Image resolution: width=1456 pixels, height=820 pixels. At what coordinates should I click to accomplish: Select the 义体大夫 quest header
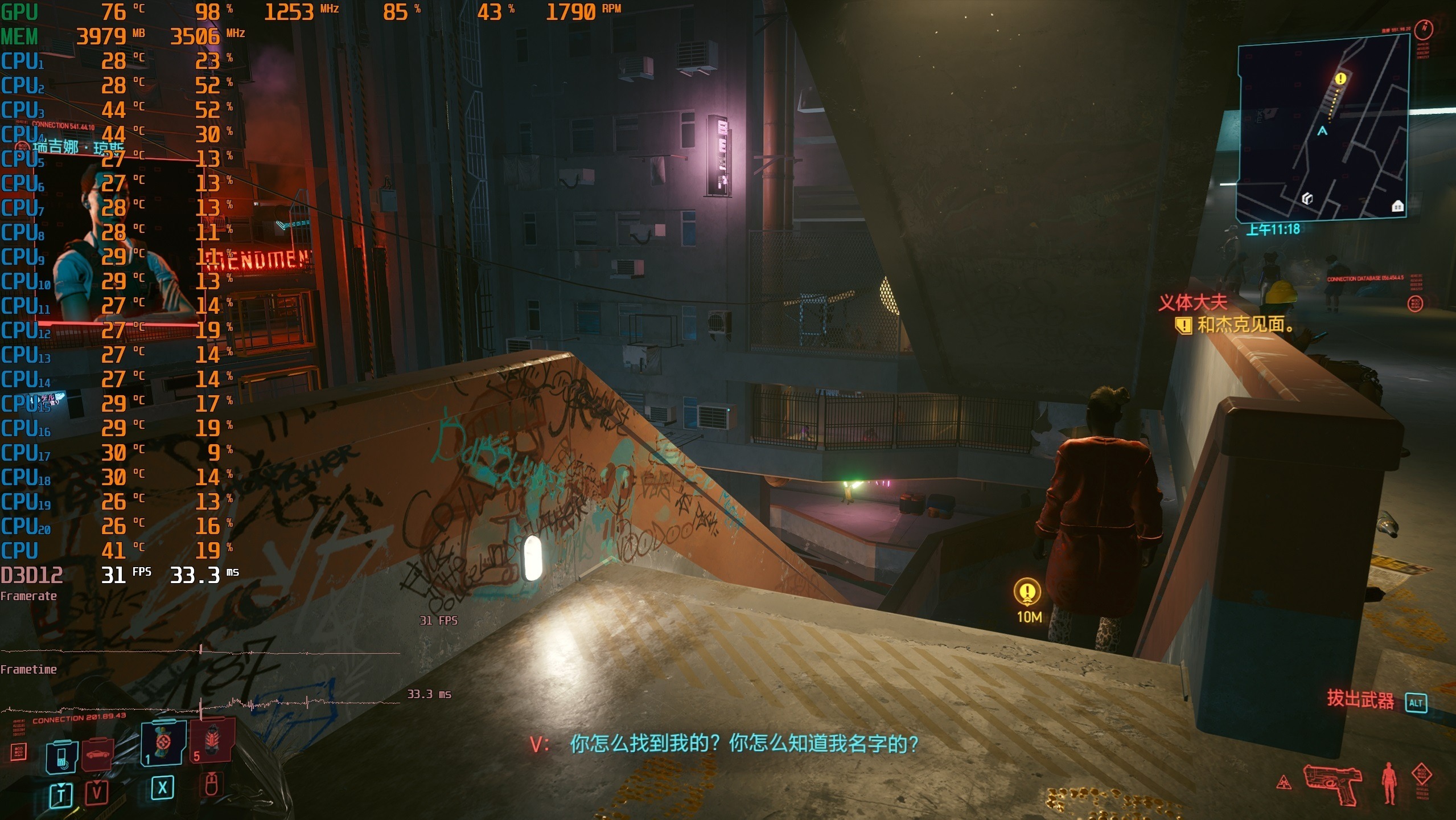pyautogui.click(x=1191, y=303)
